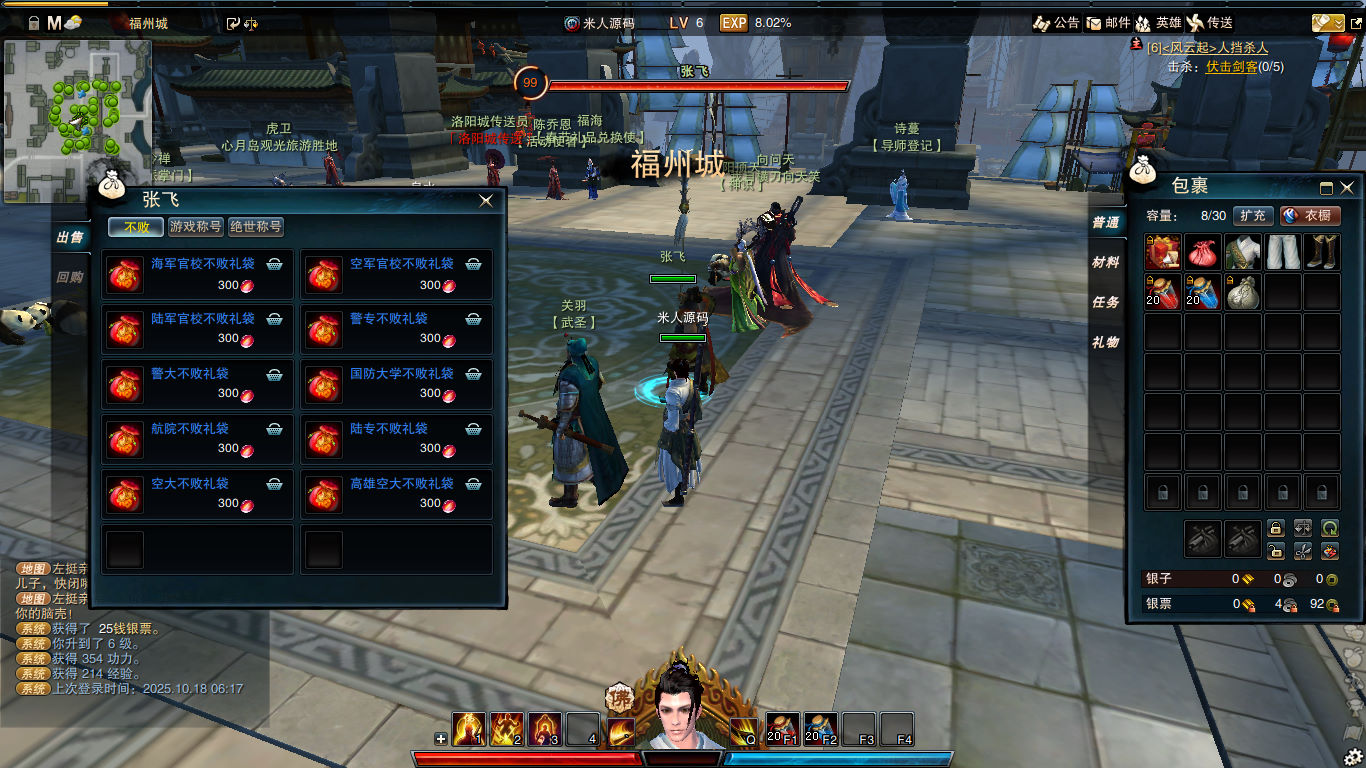Click the 扩充 expand capacity button
Screen dimensions: 1366x768
[1252, 215]
